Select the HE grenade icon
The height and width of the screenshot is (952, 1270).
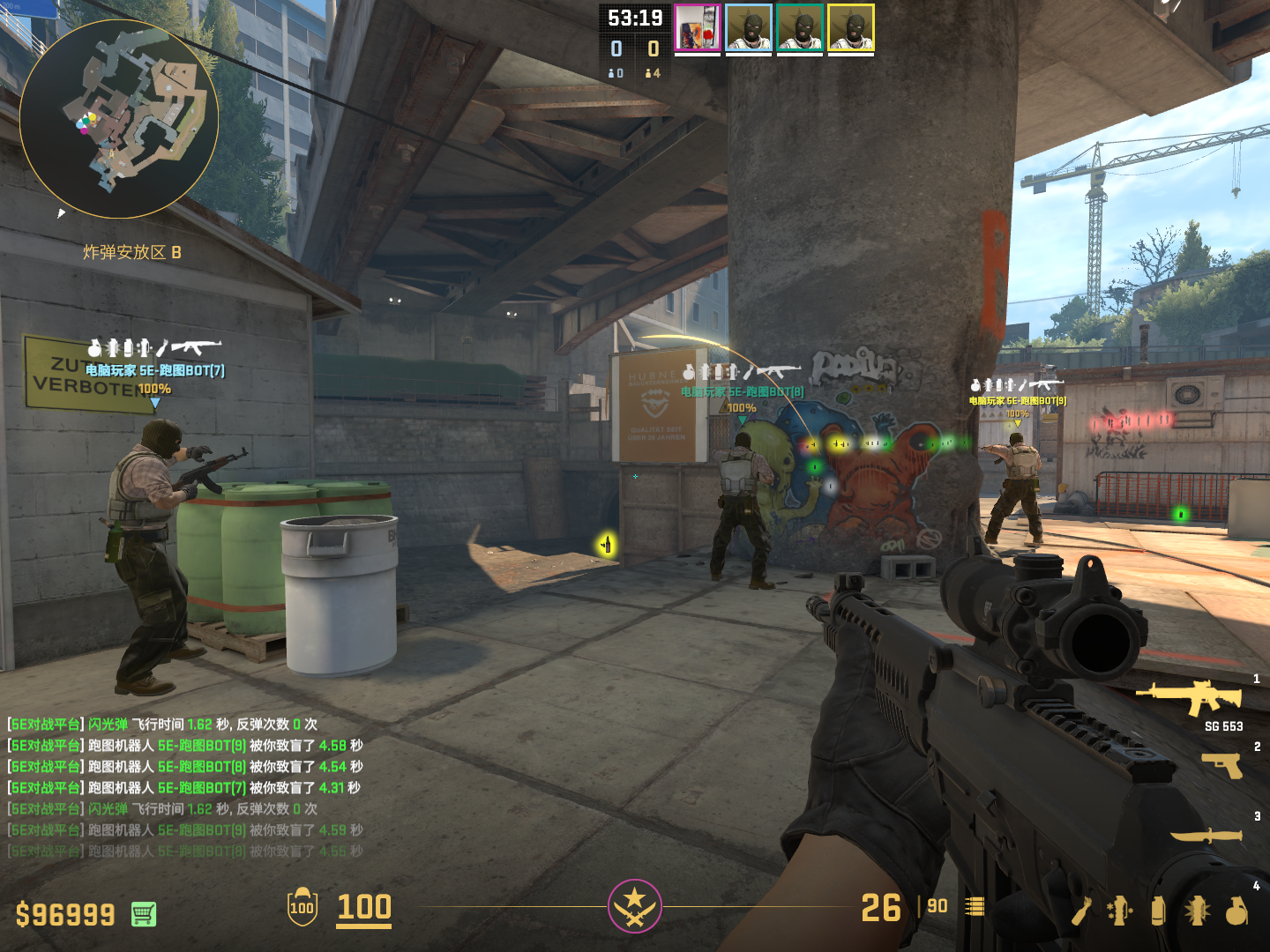pos(1236,911)
